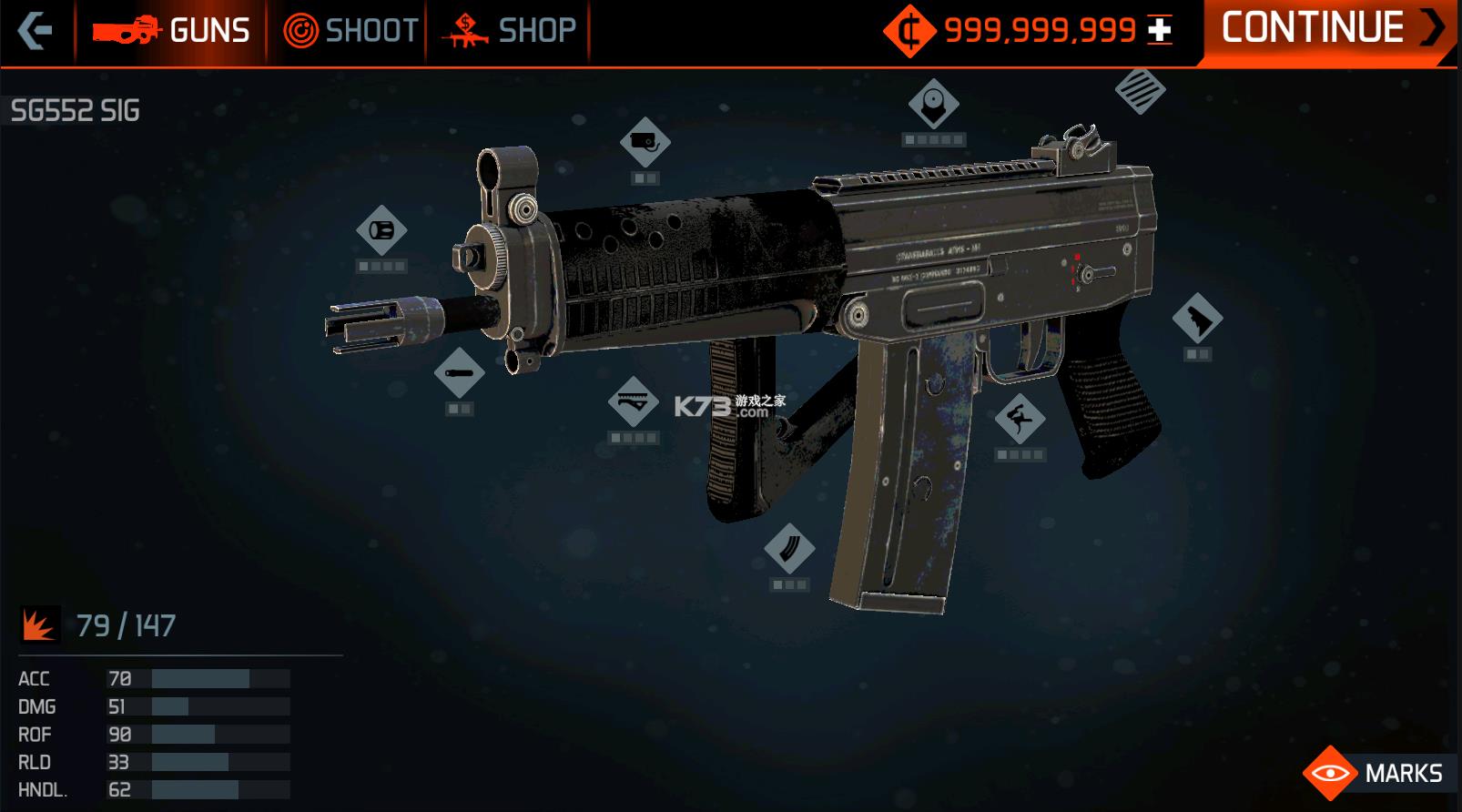
Task: Select the camera attachment icon above the handguard
Action: click(x=646, y=143)
